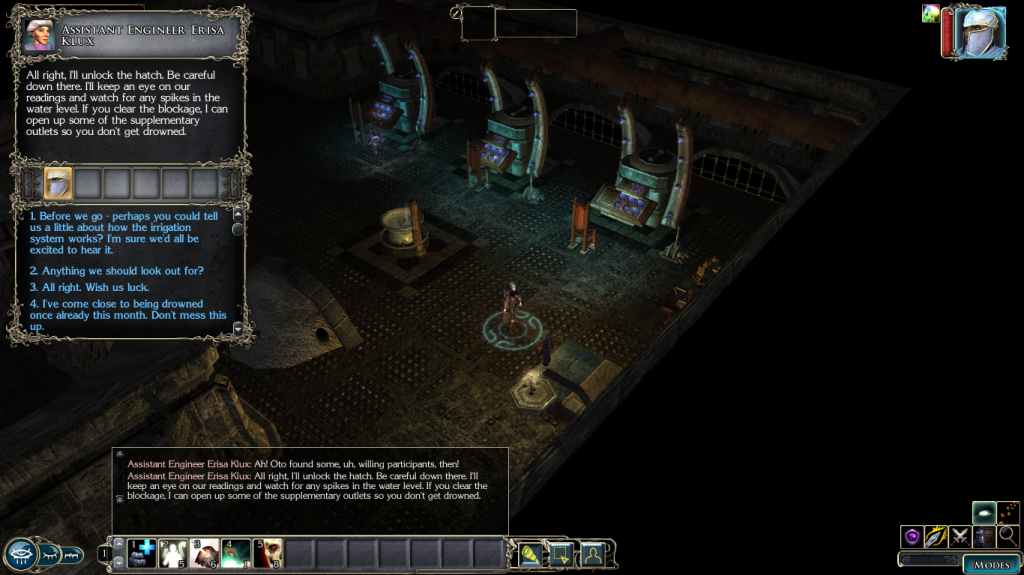The image size is (1024, 575).
Task: Activate hotbar slot 2 white figure ability
Action: tap(174, 552)
